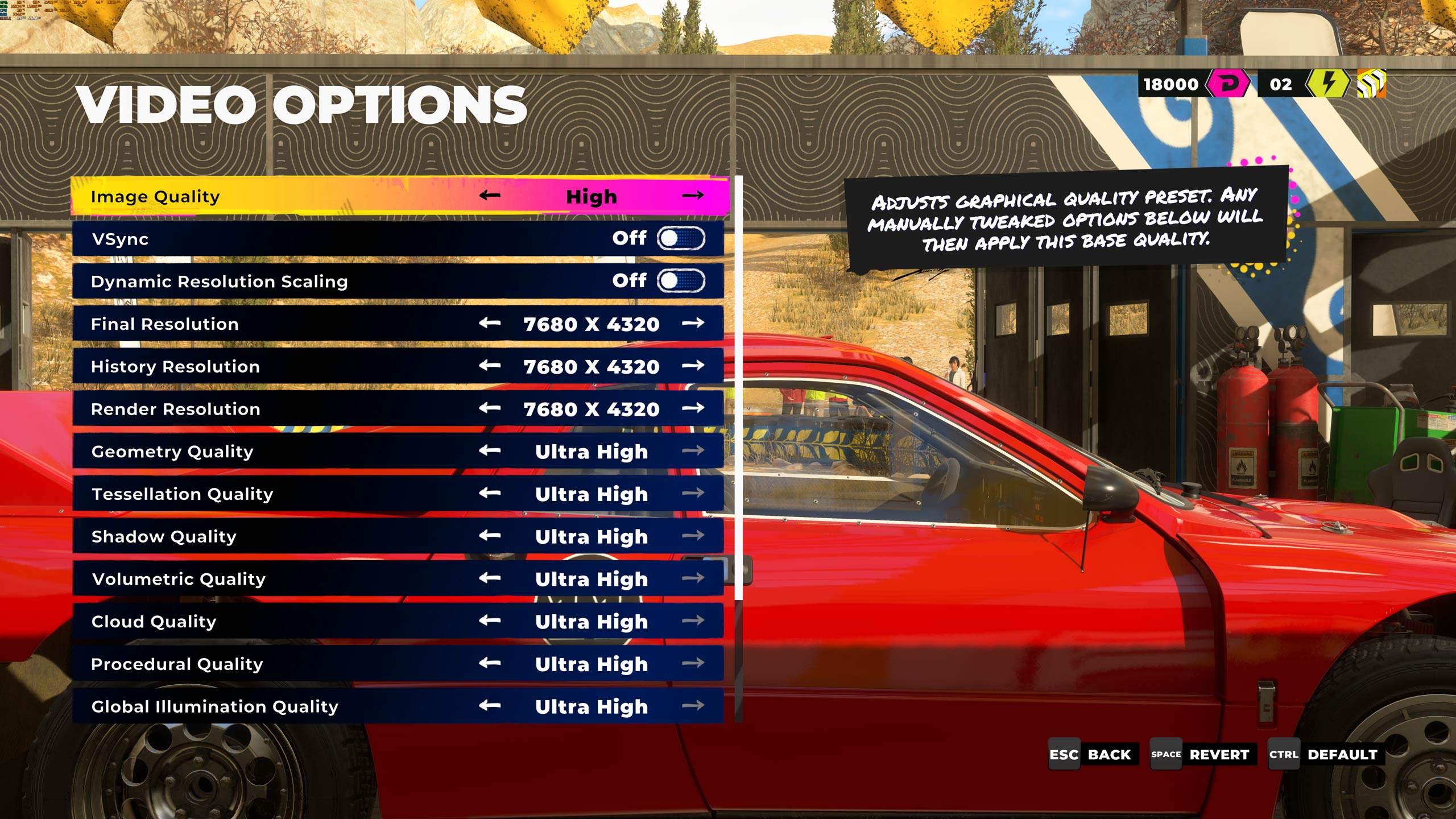Lower Cloud Quality with left arrow

click(489, 620)
